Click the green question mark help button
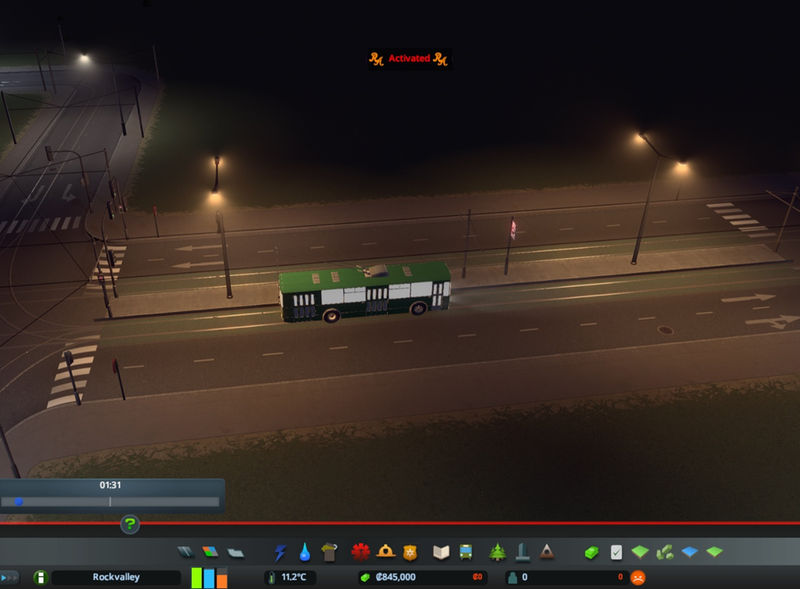Image resolution: width=800 pixels, height=589 pixels. (x=130, y=524)
